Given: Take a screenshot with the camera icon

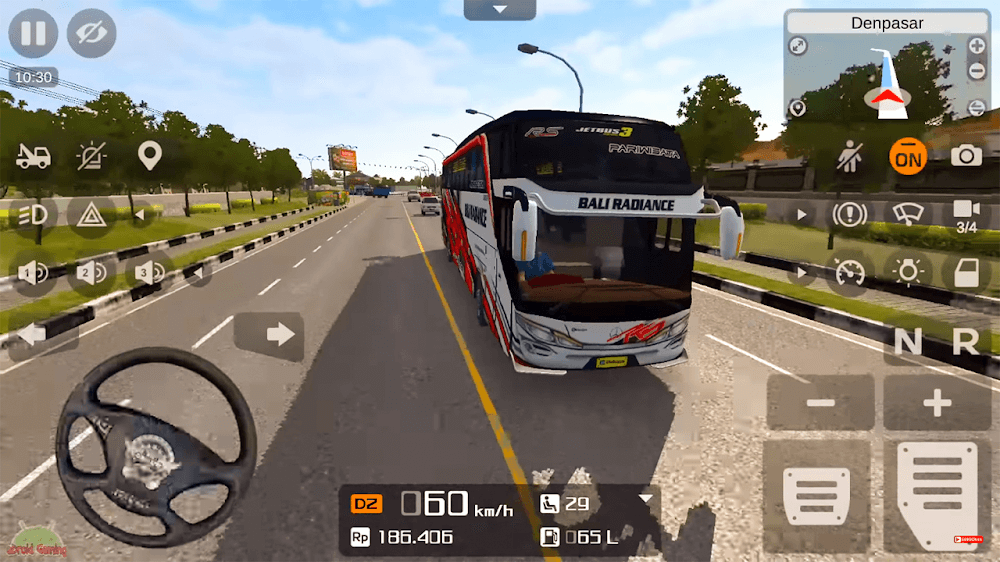Looking at the screenshot, I should pyautogui.click(x=966, y=156).
